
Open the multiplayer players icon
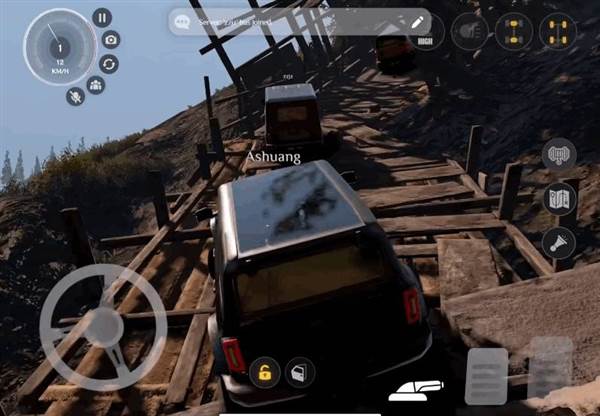(96, 85)
